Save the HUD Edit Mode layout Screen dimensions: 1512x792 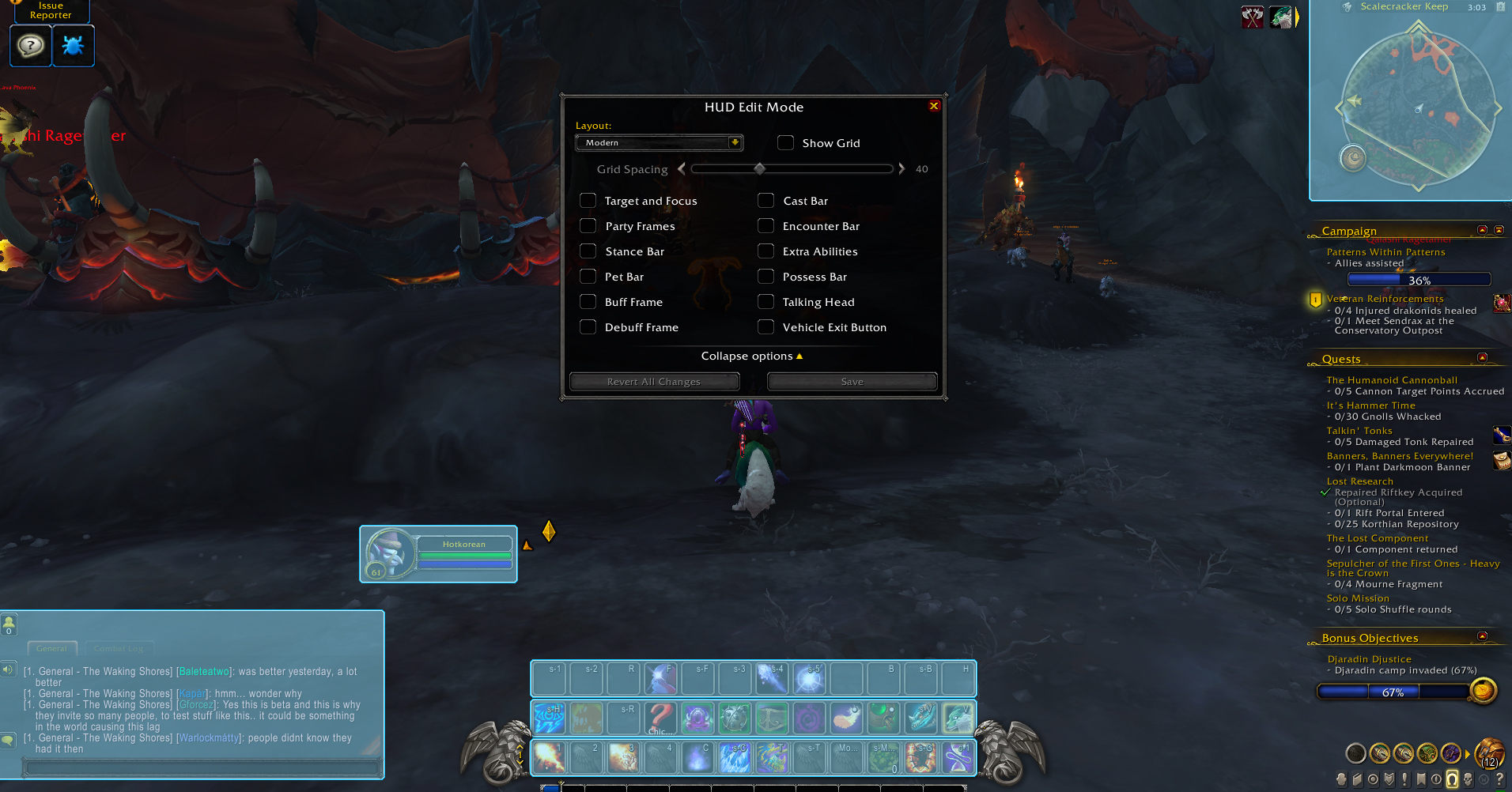pyautogui.click(x=851, y=381)
